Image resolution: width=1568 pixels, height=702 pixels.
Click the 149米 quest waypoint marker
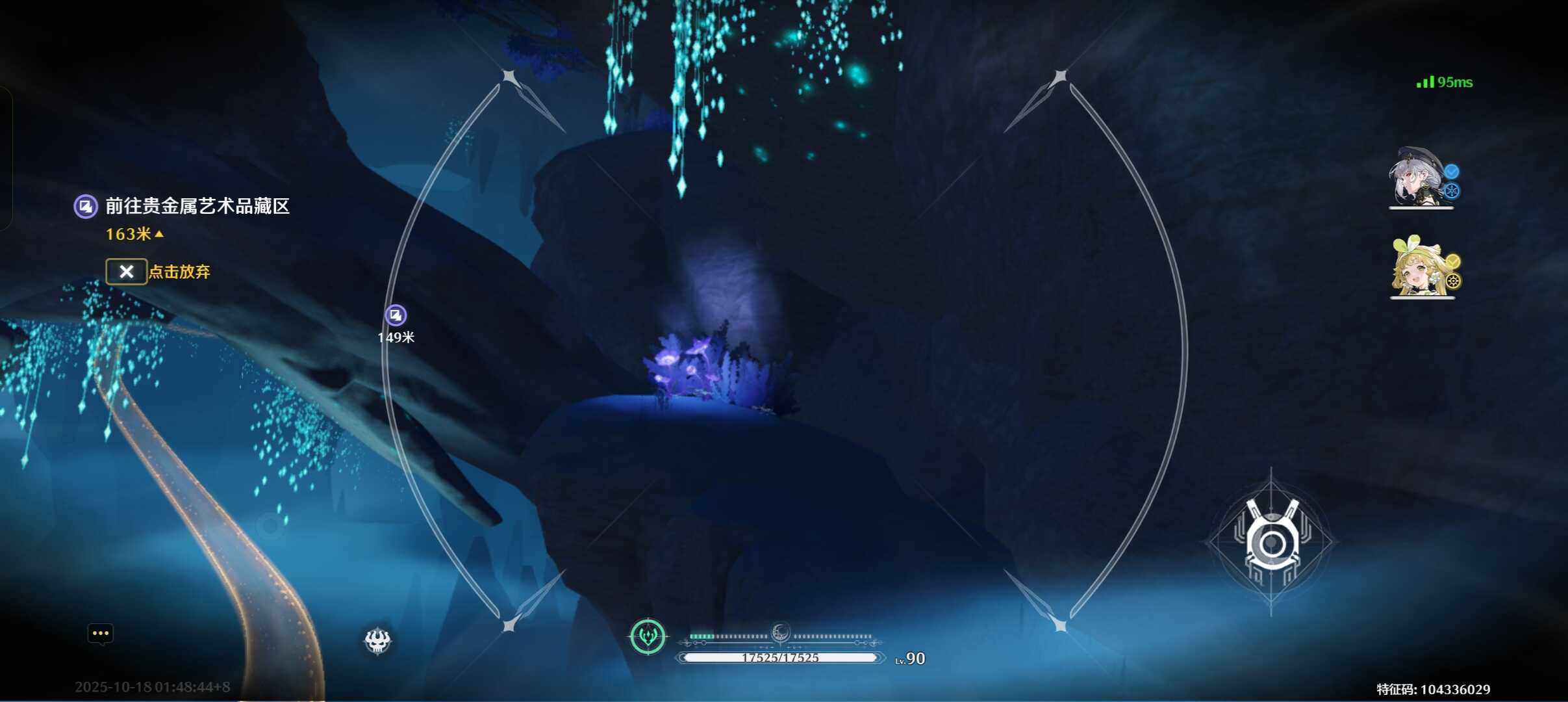click(396, 316)
